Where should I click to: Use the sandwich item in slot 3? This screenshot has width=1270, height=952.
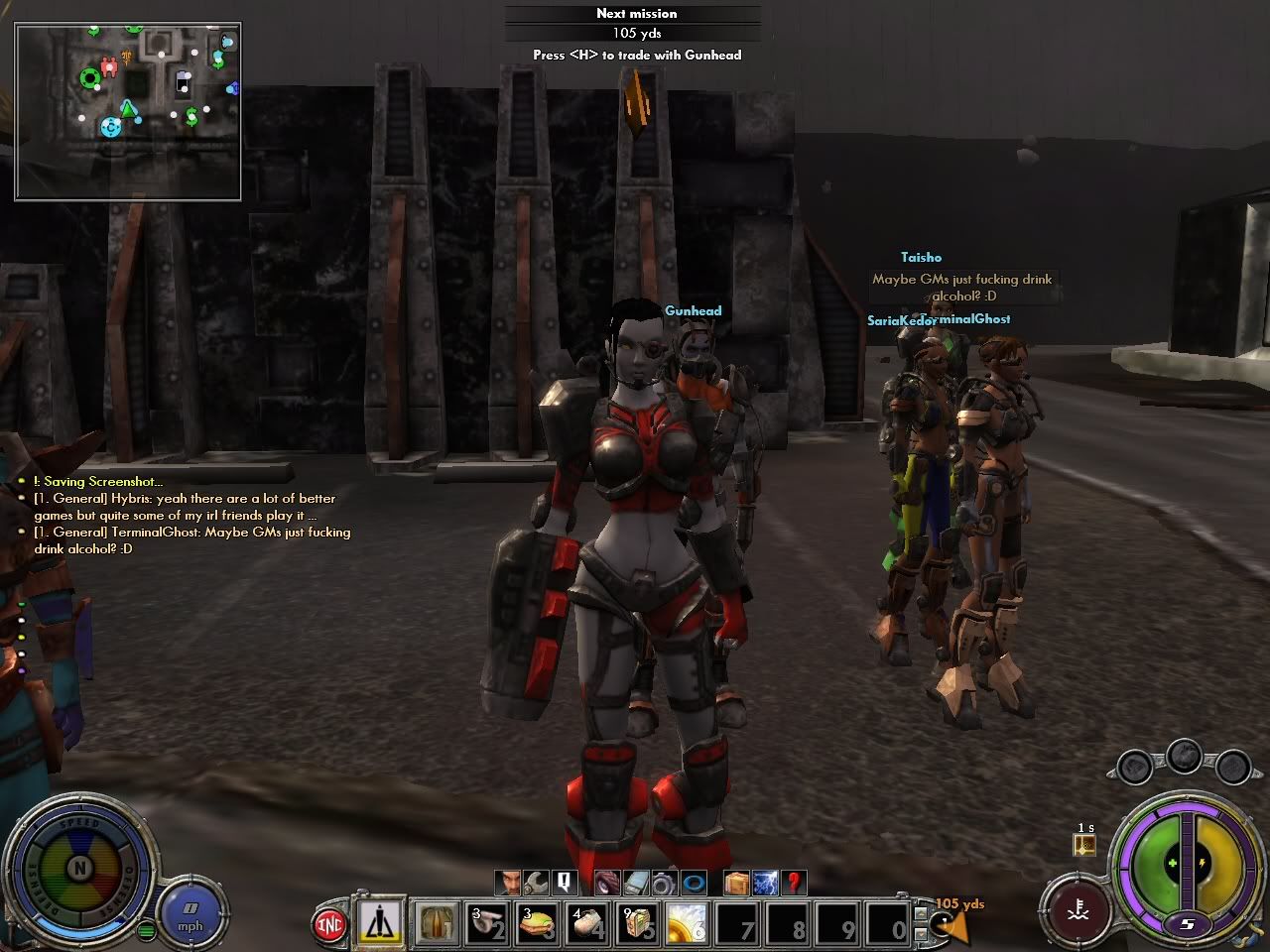click(539, 924)
